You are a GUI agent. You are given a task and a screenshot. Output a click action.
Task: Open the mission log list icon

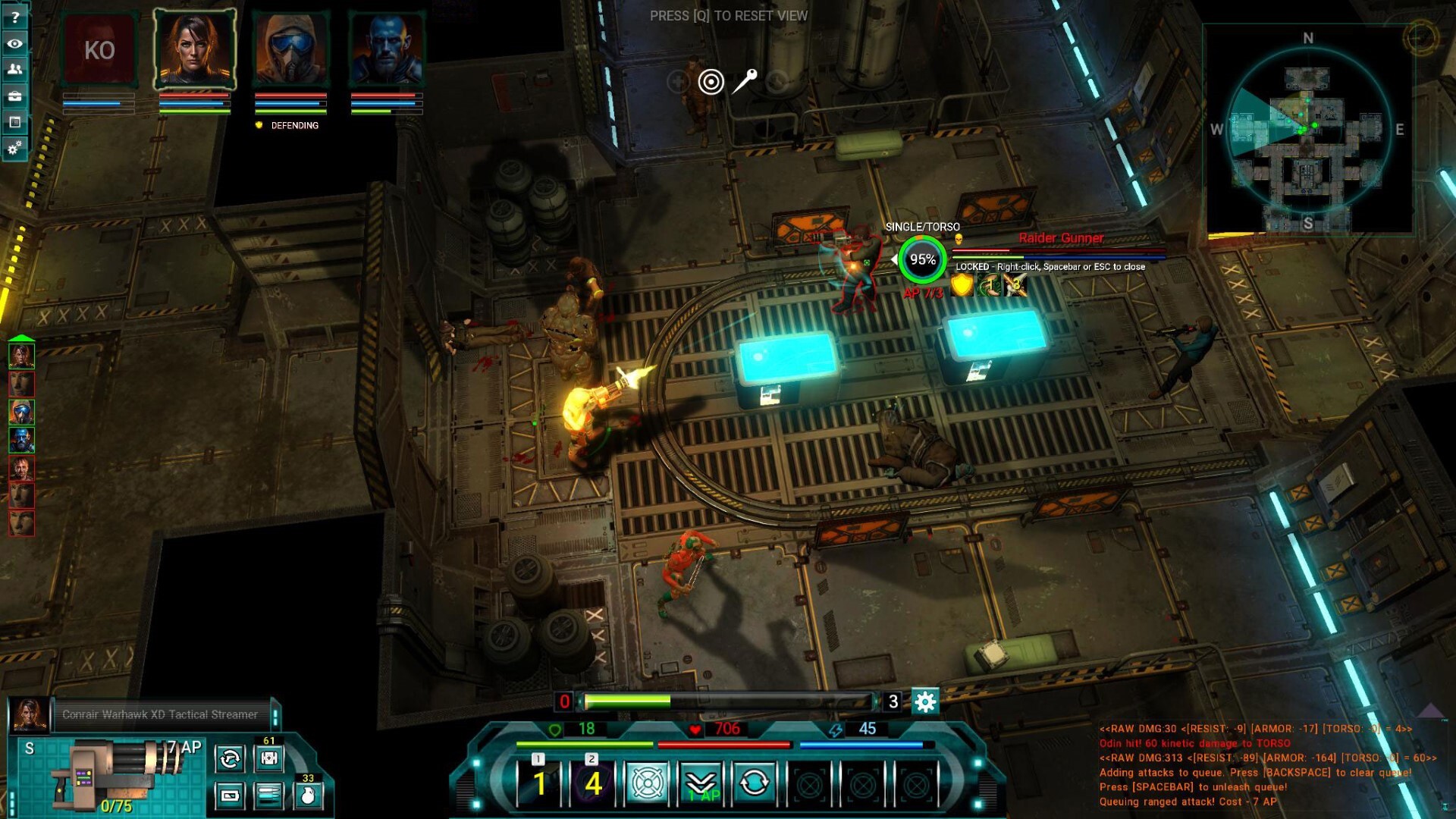pyautogui.click(x=15, y=121)
